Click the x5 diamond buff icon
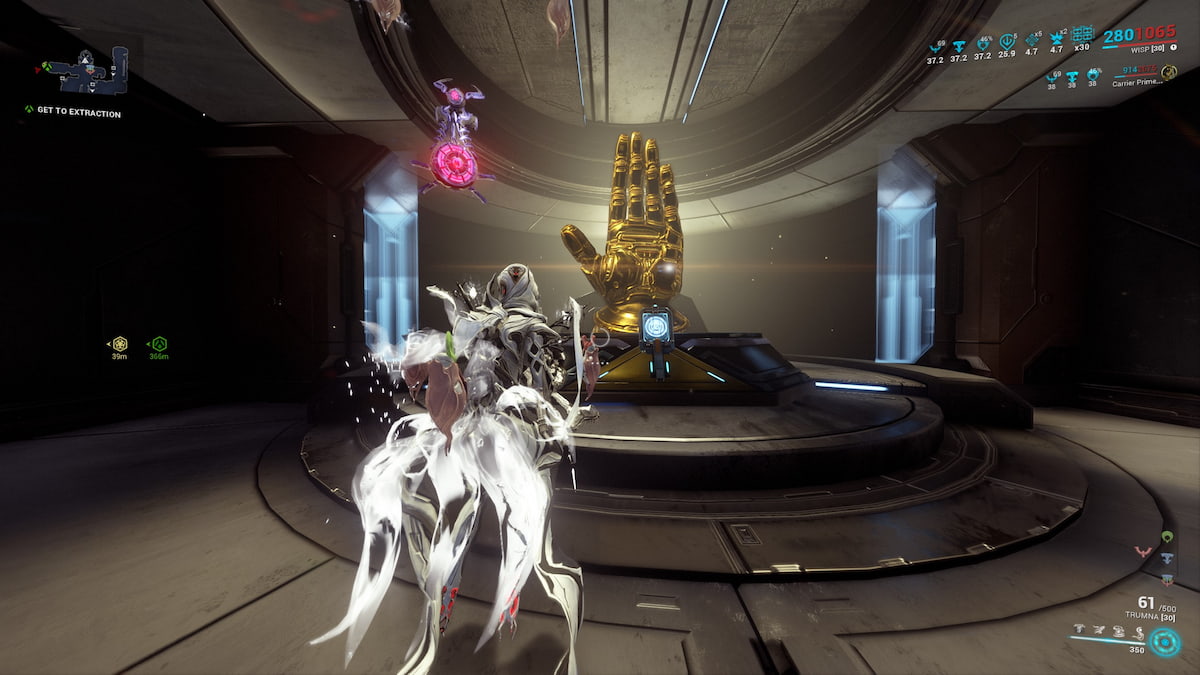Image resolution: width=1200 pixels, height=675 pixels. pyautogui.click(x=1032, y=42)
